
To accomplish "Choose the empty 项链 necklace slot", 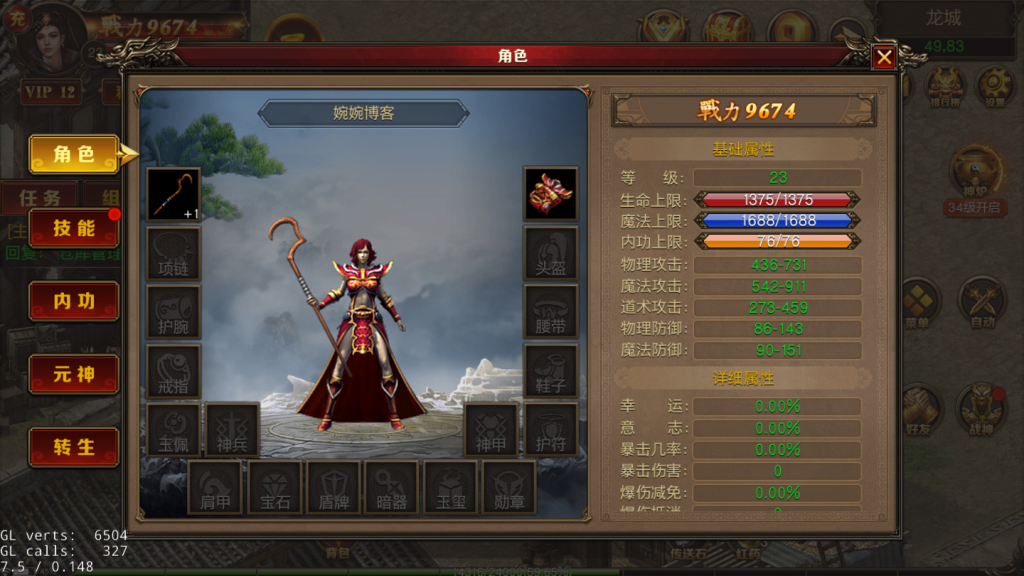I will point(174,253).
